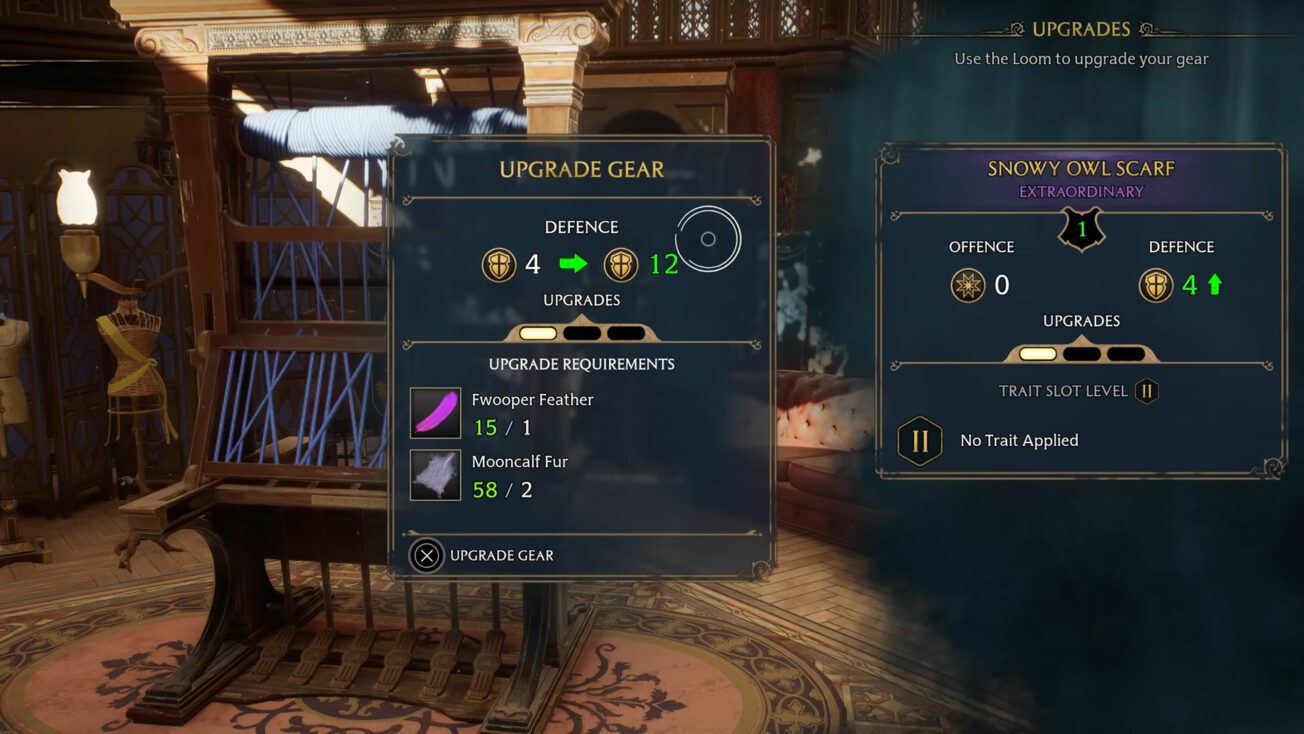Viewport: 1304px width, 734px height.
Task: Click the gear level 1 shield emblem
Action: coord(1081,228)
